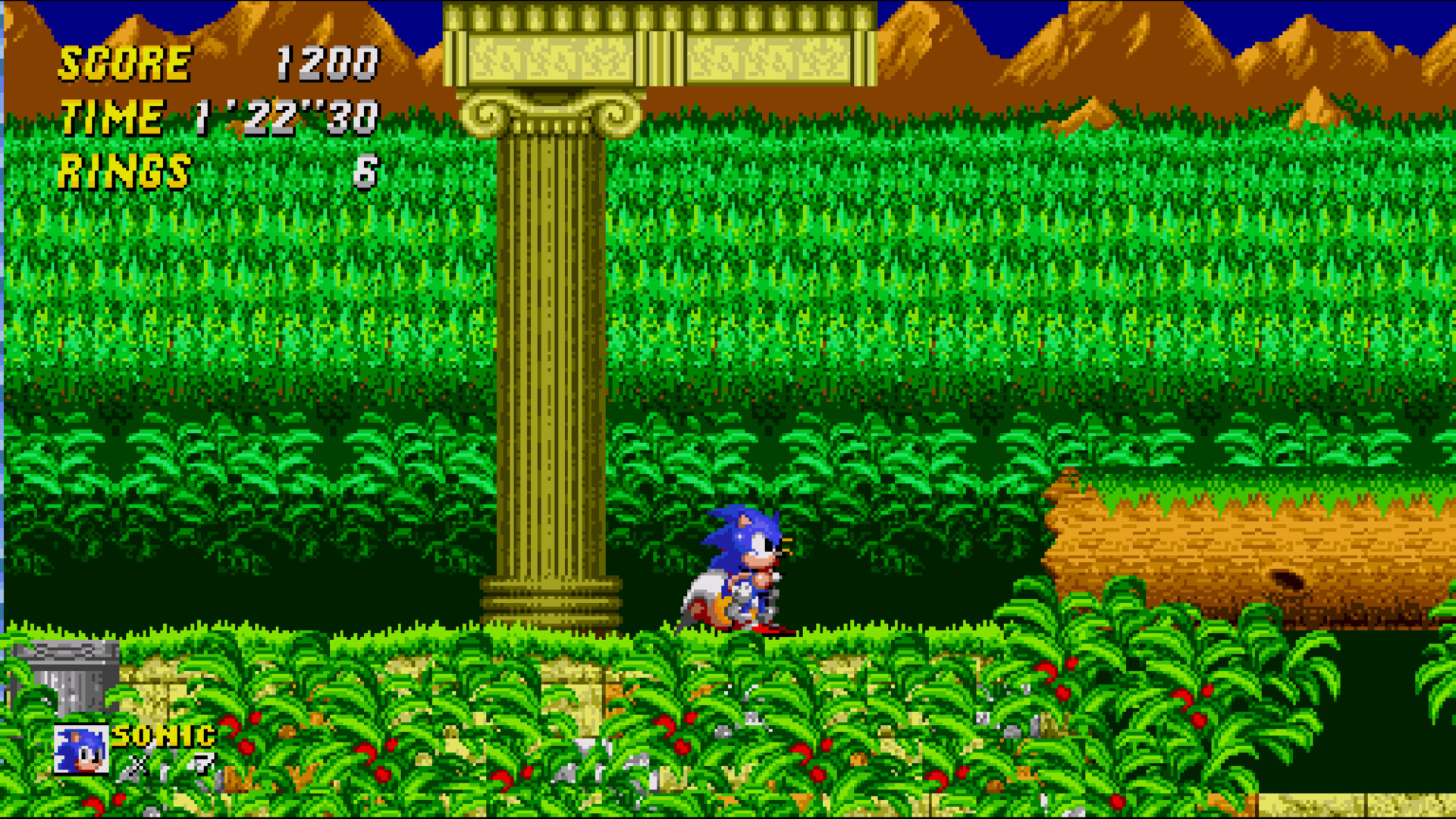Click the SONIC name text above the life count

pos(162,734)
